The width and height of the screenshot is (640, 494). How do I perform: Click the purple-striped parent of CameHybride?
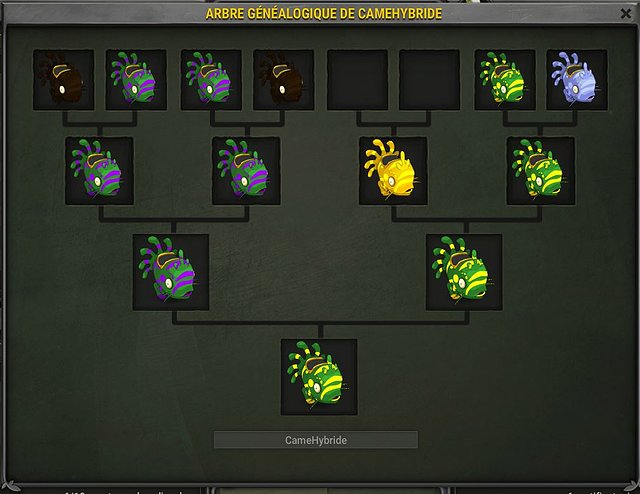point(171,272)
